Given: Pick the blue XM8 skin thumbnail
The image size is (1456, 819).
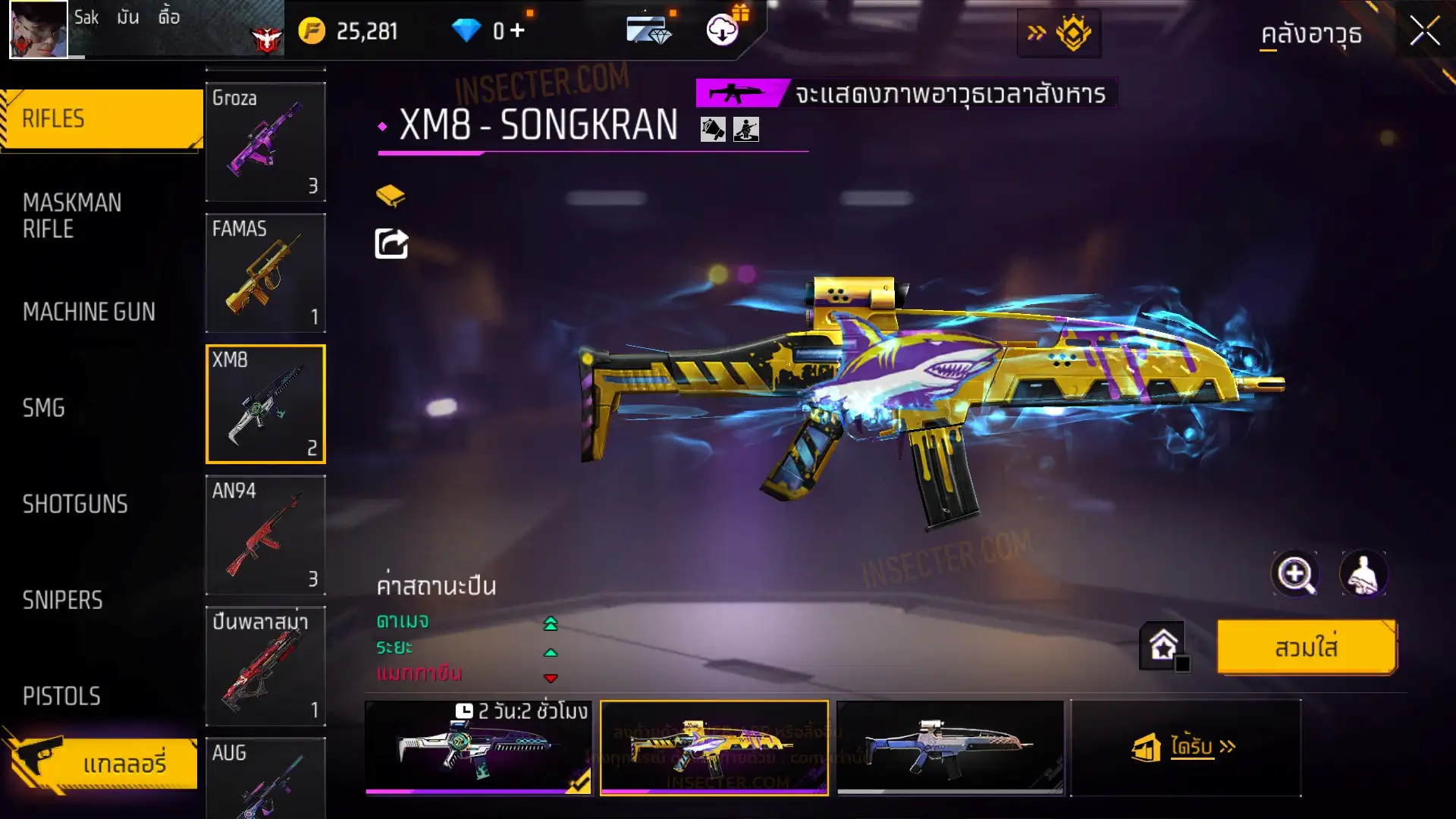Looking at the screenshot, I should click(x=950, y=748).
